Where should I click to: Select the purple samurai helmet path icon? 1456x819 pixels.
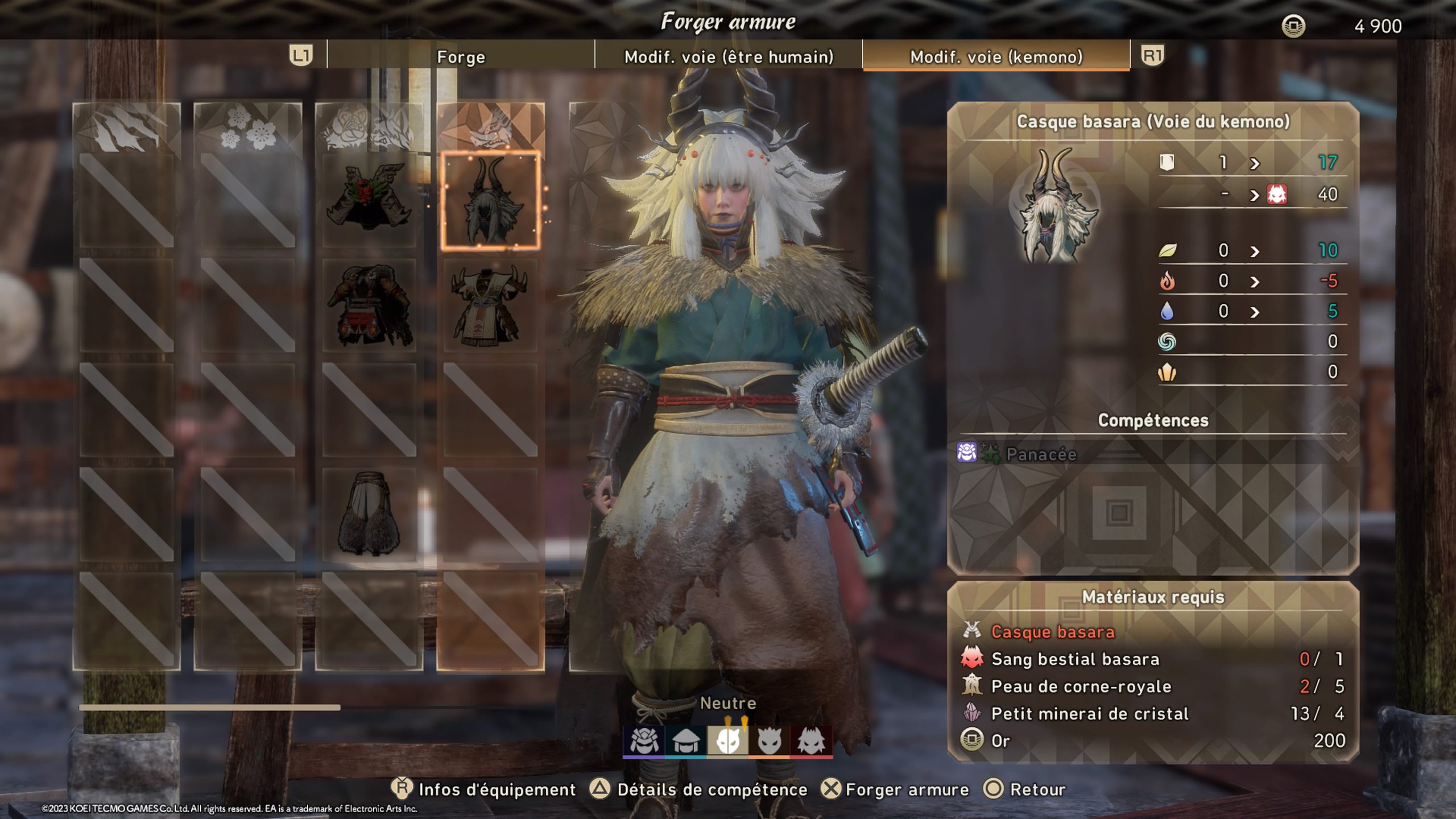[644, 741]
